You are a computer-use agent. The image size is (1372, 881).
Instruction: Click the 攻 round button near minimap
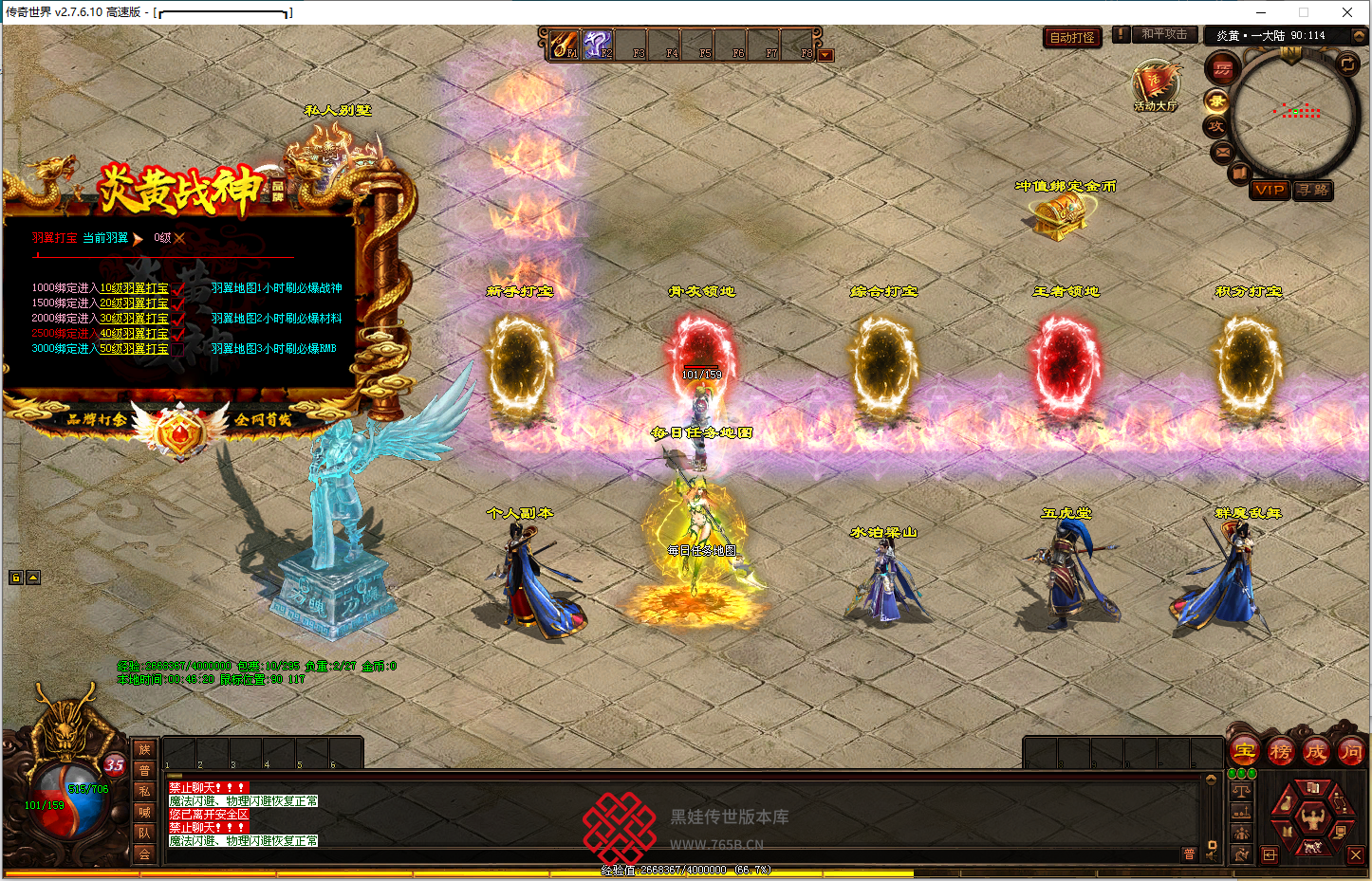pyautogui.click(x=1216, y=126)
